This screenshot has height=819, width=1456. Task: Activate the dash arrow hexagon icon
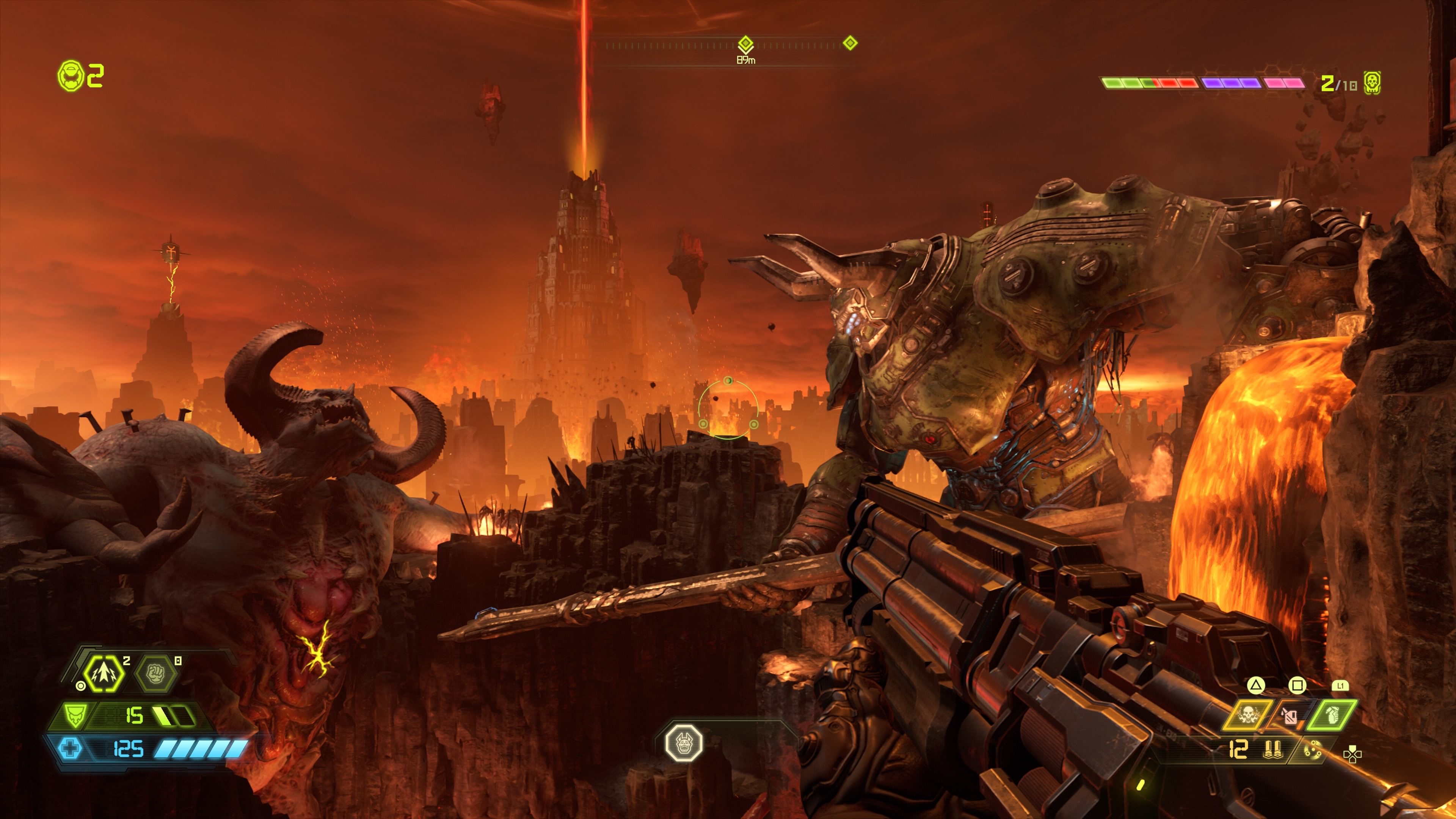coord(104,673)
